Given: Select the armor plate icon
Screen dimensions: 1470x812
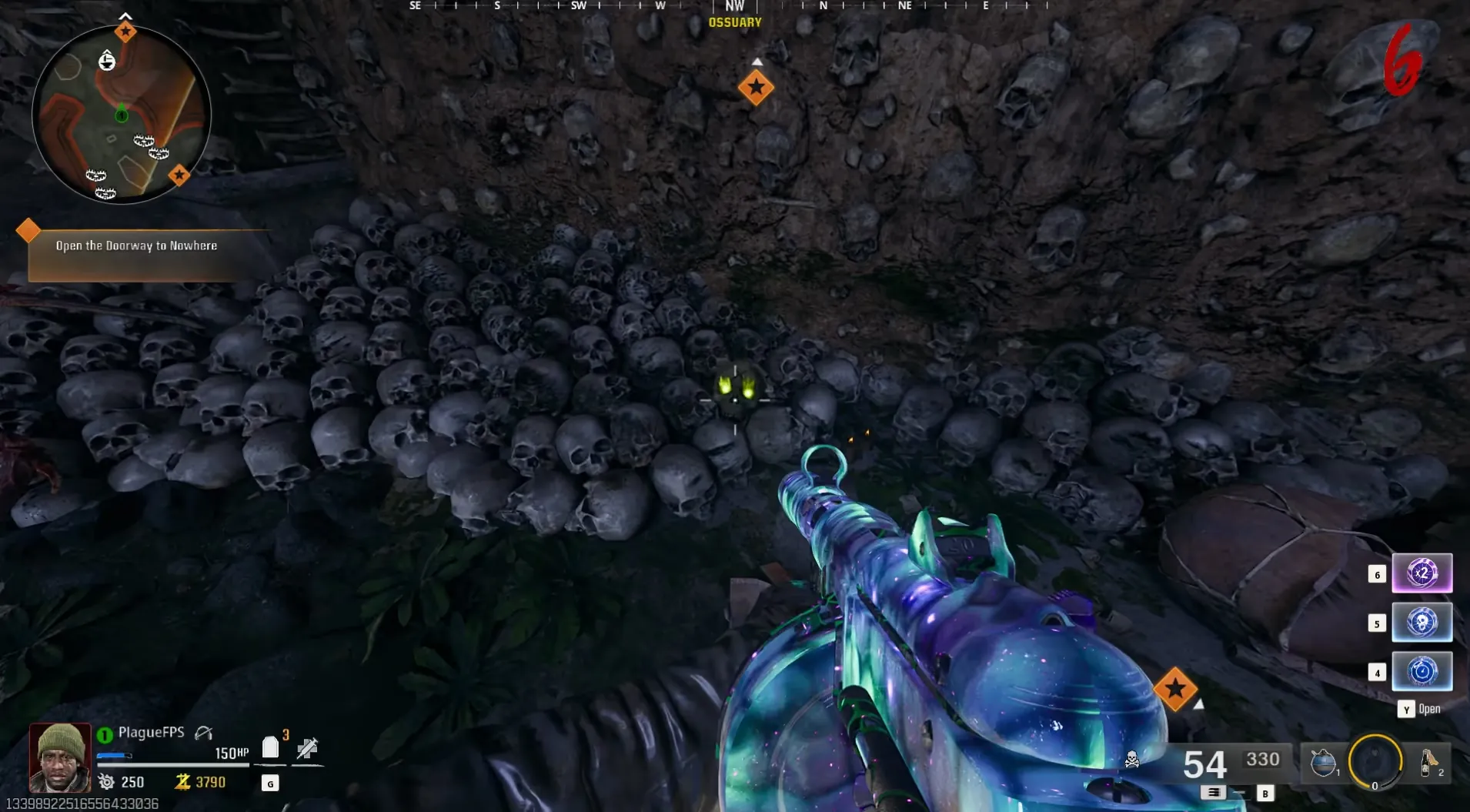Looking at the screenshot, I should pyautogui.click(x=270, y=747).
